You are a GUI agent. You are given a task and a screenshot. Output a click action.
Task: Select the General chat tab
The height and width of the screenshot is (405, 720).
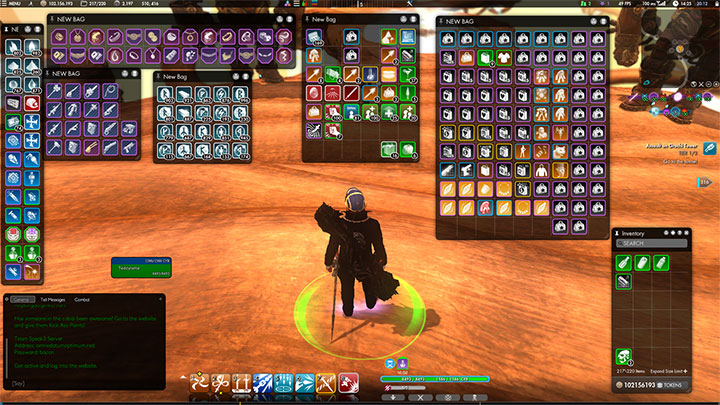pos(21,299)
